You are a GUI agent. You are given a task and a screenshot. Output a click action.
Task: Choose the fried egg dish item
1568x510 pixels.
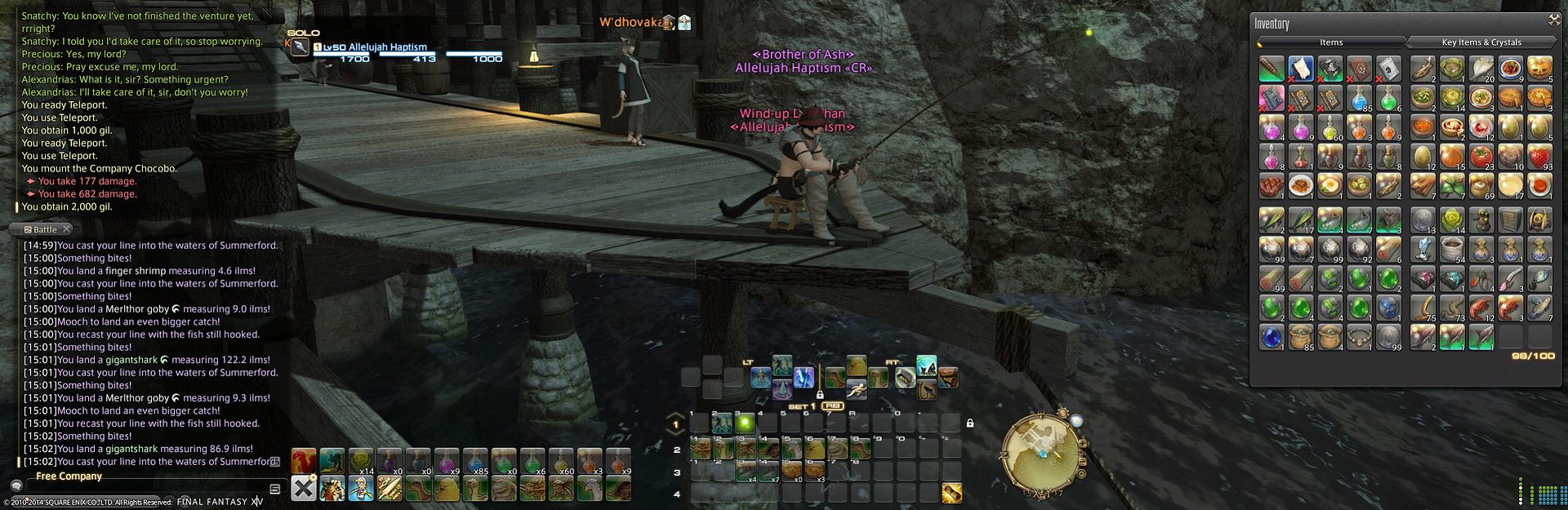click(x=1330, y=187)
